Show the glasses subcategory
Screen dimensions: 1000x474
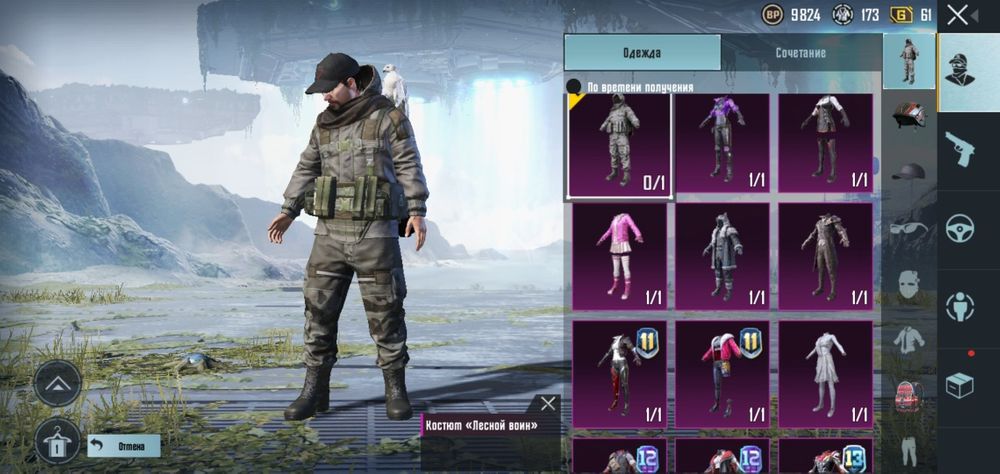pos(909,227)
